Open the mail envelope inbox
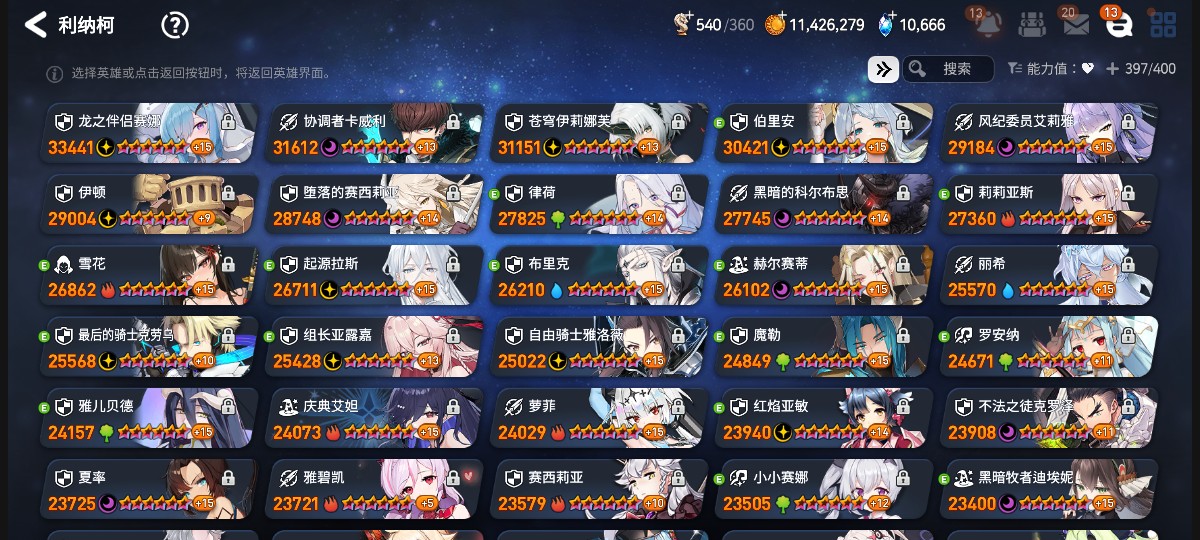Image resolution: width=1200 pixels, height=540 pixels. [1076, 25]
